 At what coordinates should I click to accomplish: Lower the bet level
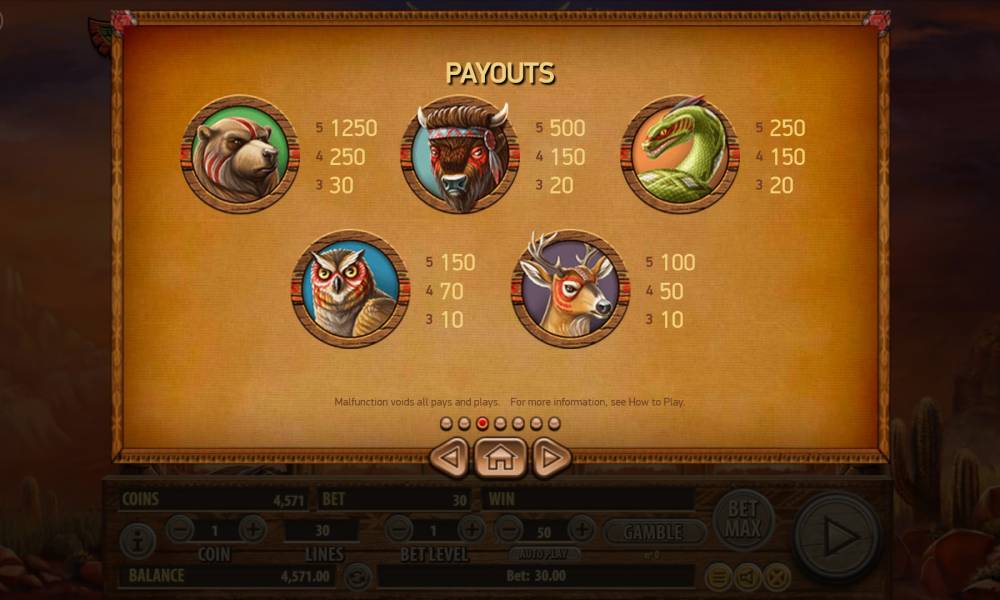point(399,529)
